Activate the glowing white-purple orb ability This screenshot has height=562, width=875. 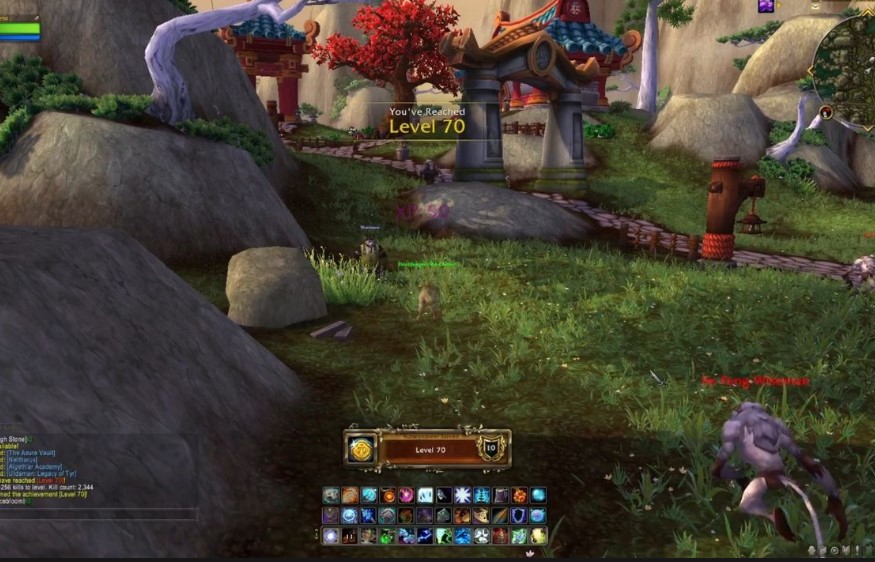331,536
